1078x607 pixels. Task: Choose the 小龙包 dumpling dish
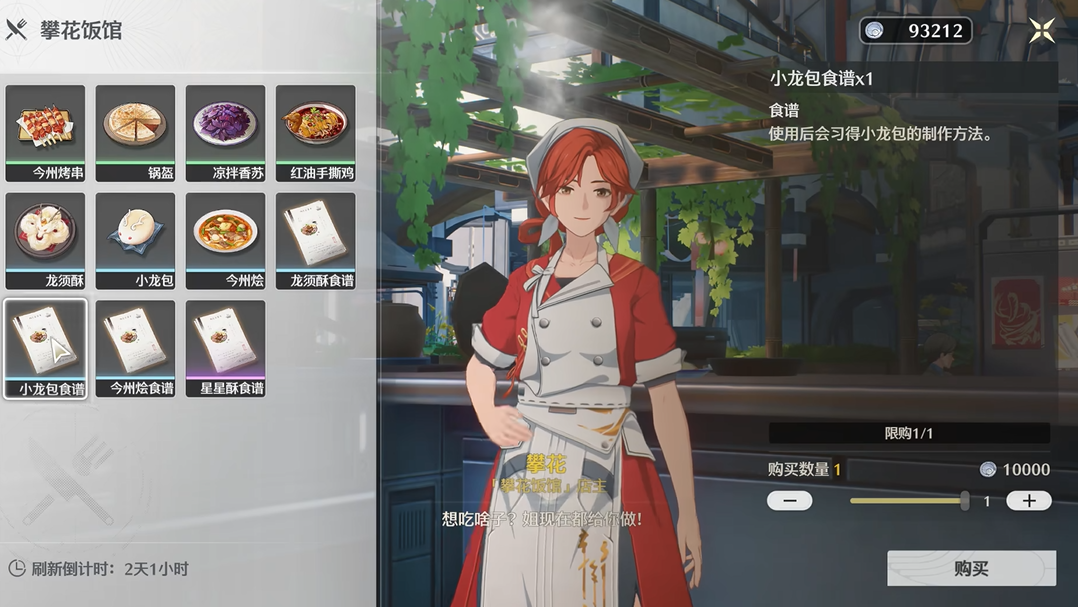tap(135, 240)
